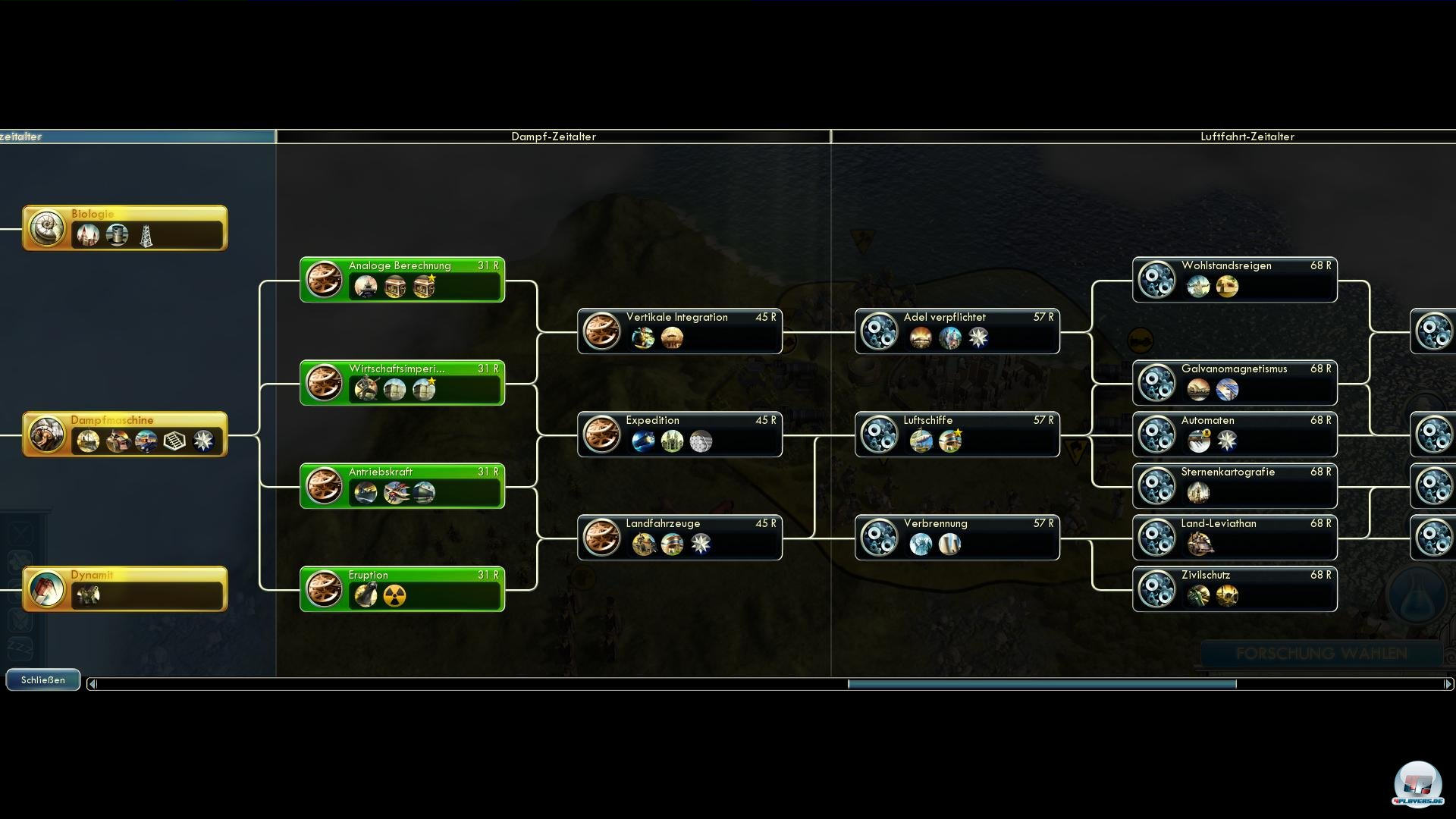This screenshot has width=1456, height=819.
Task: Research the Antriebskraft technology
Action: [402, 486]
